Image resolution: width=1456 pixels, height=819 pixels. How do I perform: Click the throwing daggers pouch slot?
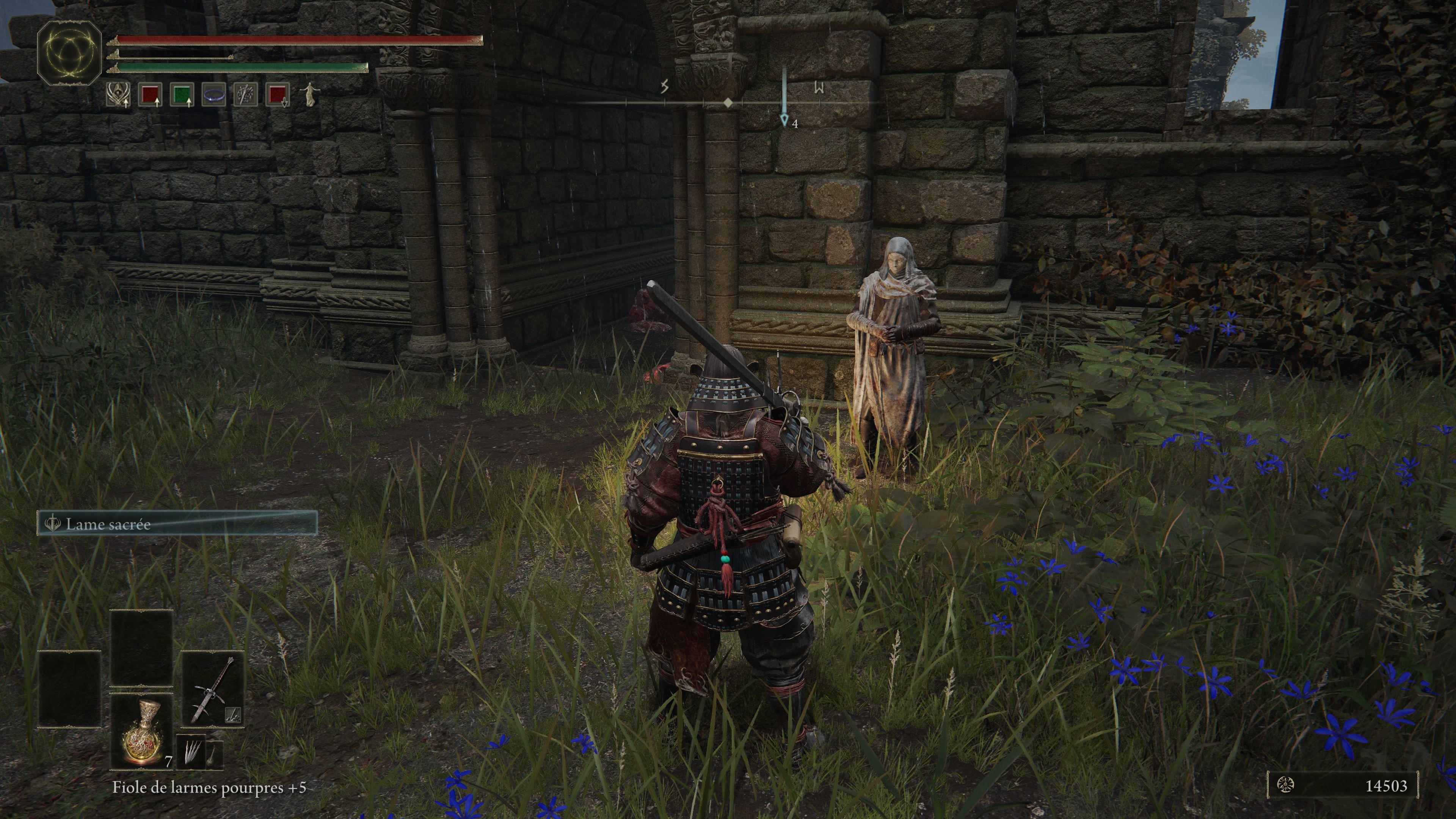pos(190,752)
